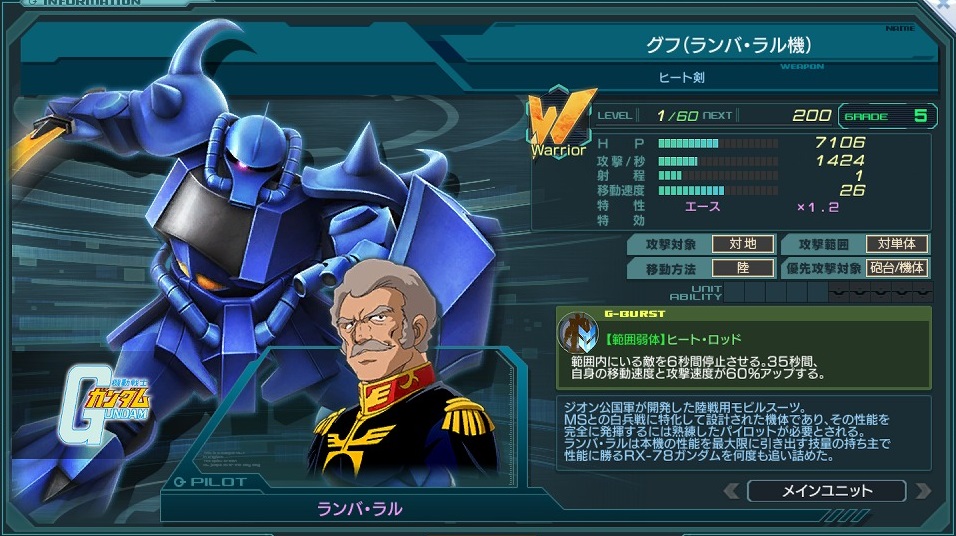Go to the previous unit with left arrow
Image resolution: width=956 pixels, height=536 pixels.
coord(733,491)
